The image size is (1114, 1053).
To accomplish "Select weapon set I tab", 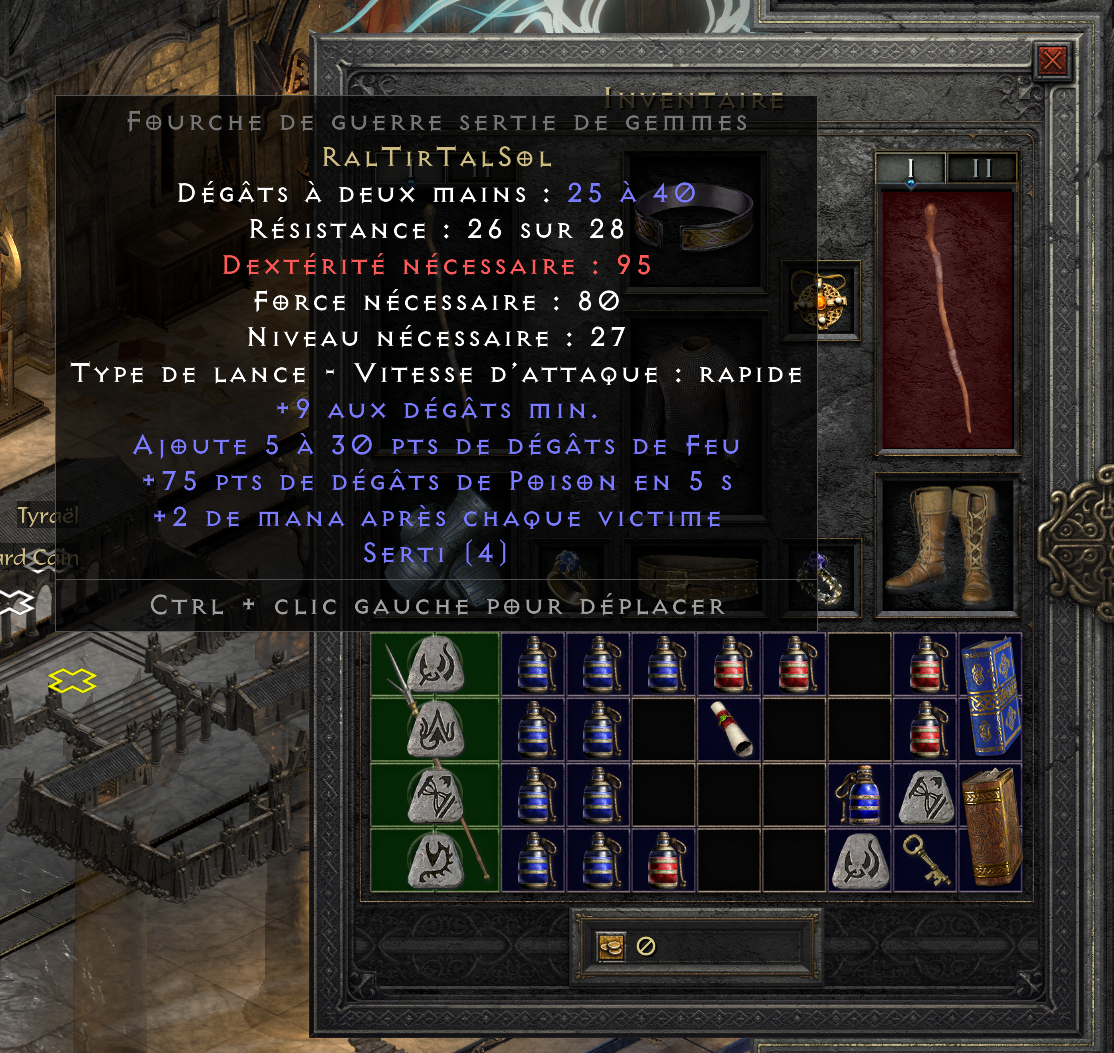I will tap(911, 168).
